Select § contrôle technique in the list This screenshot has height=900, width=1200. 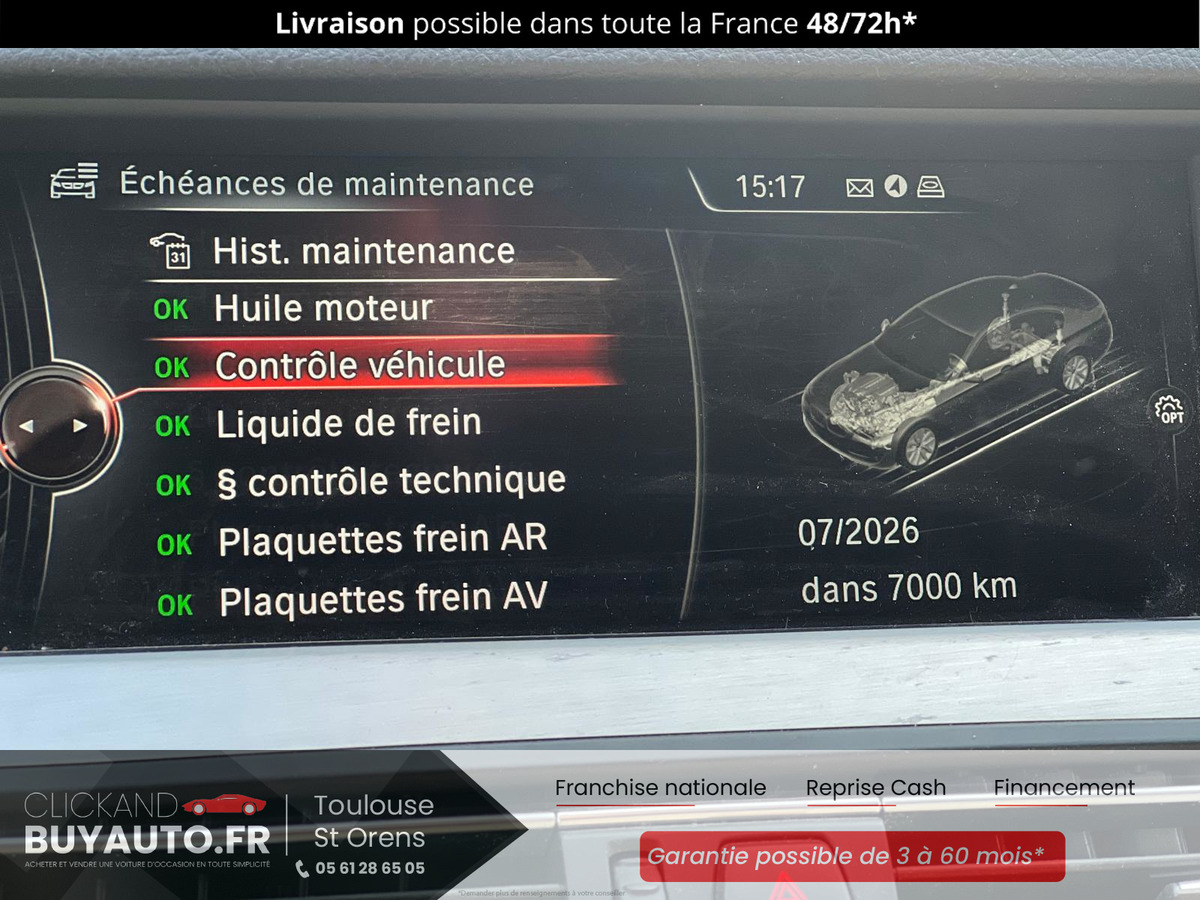coord(391,483)
